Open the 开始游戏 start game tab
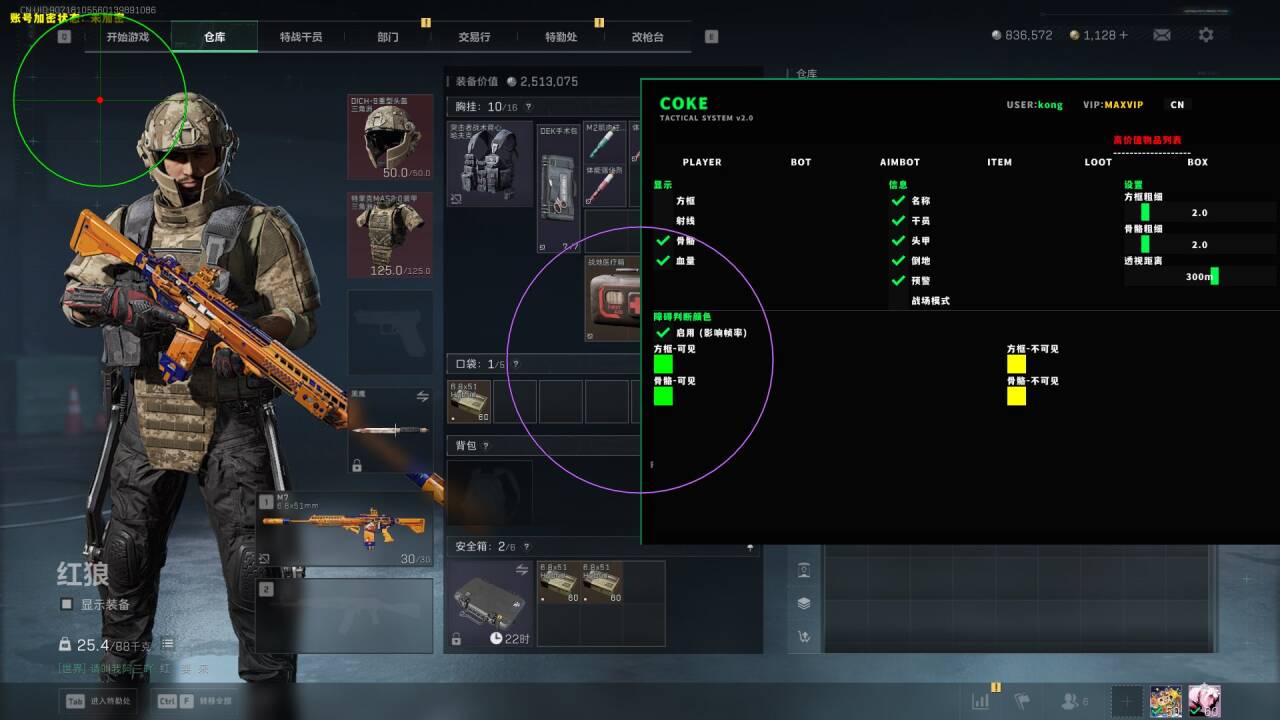 tap(127, 37)
